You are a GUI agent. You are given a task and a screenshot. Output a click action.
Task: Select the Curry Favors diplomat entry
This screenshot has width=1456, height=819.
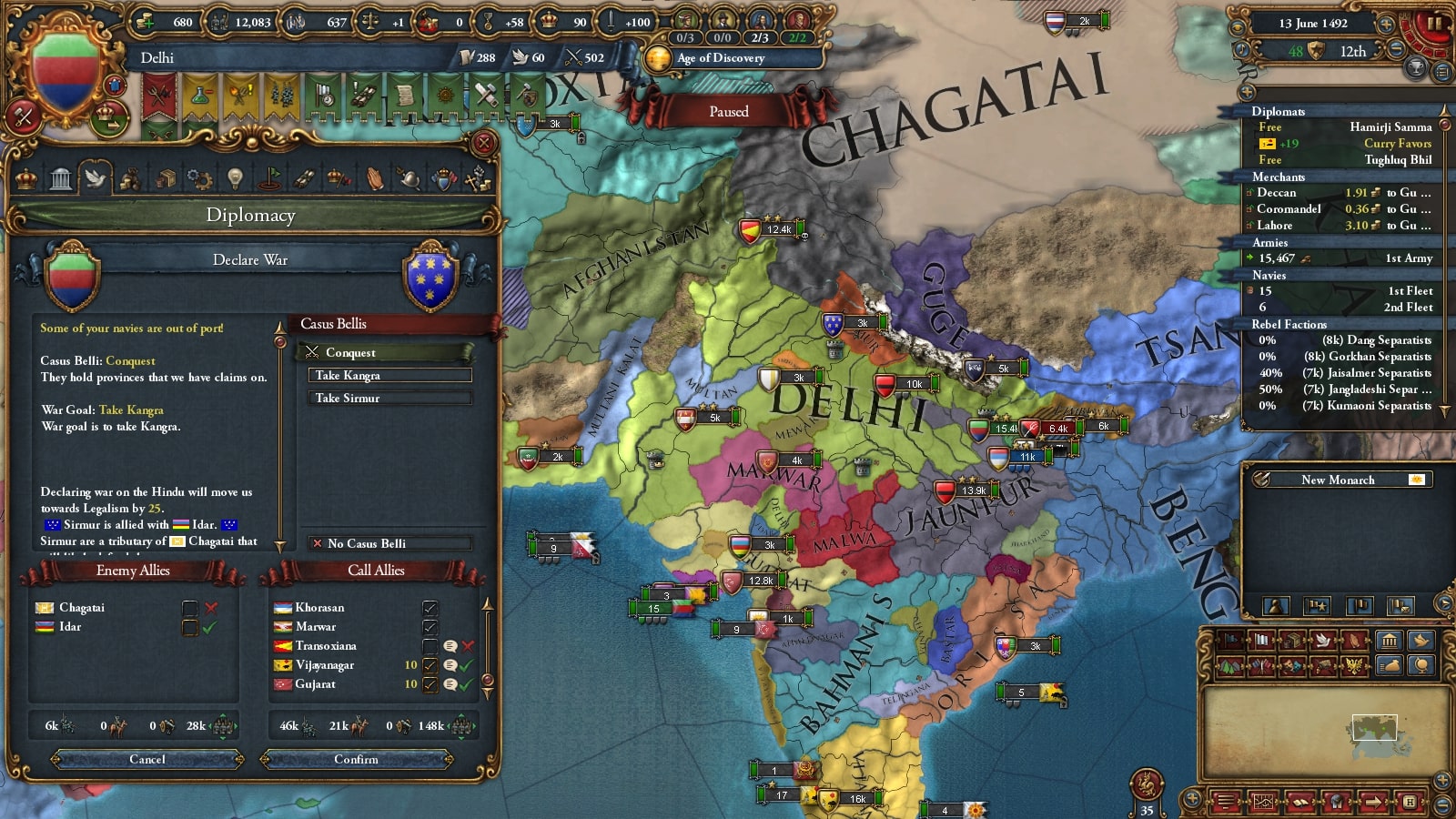[x=1345, y=144]
